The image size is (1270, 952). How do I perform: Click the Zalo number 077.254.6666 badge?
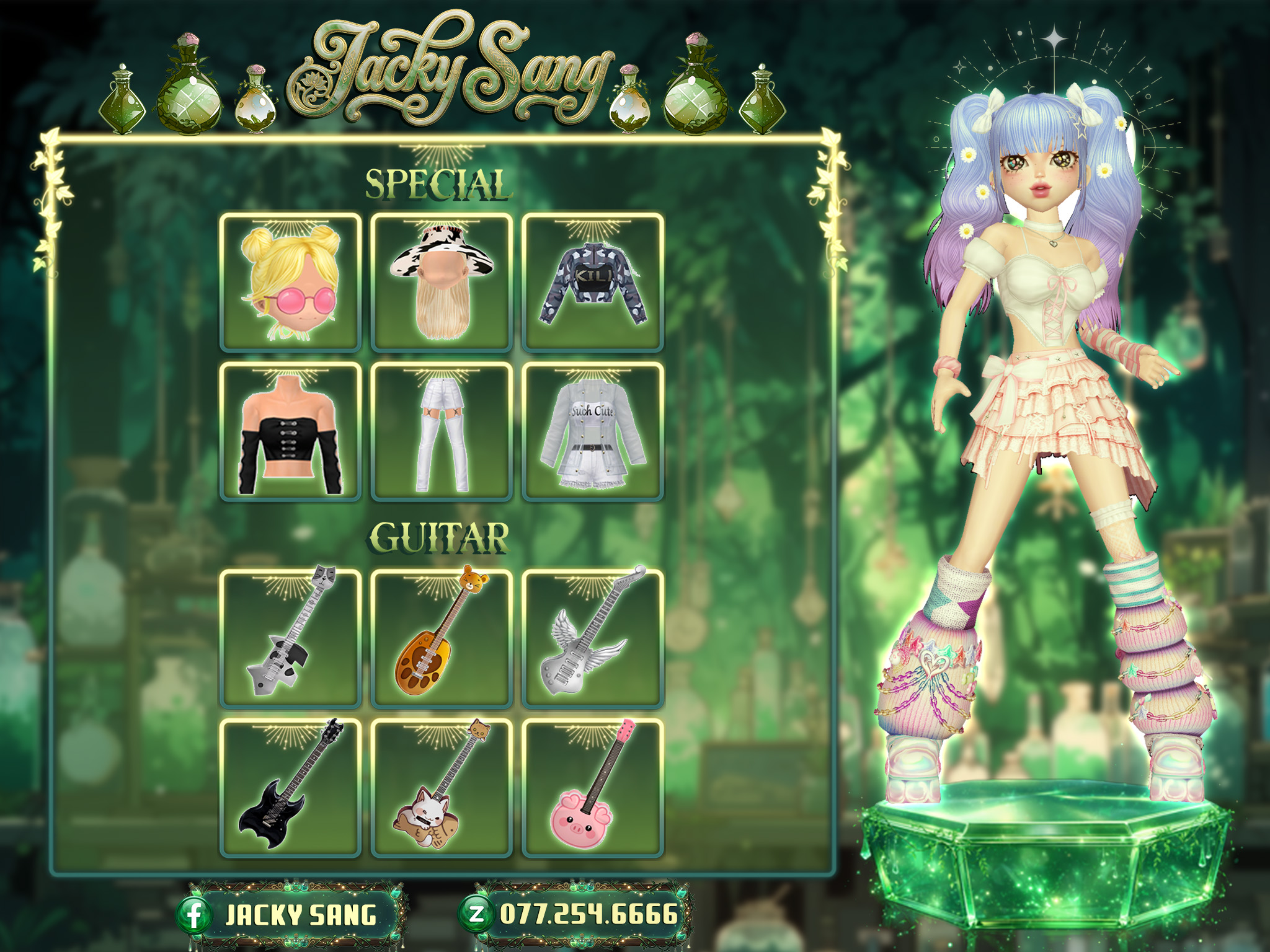(574, 914)
